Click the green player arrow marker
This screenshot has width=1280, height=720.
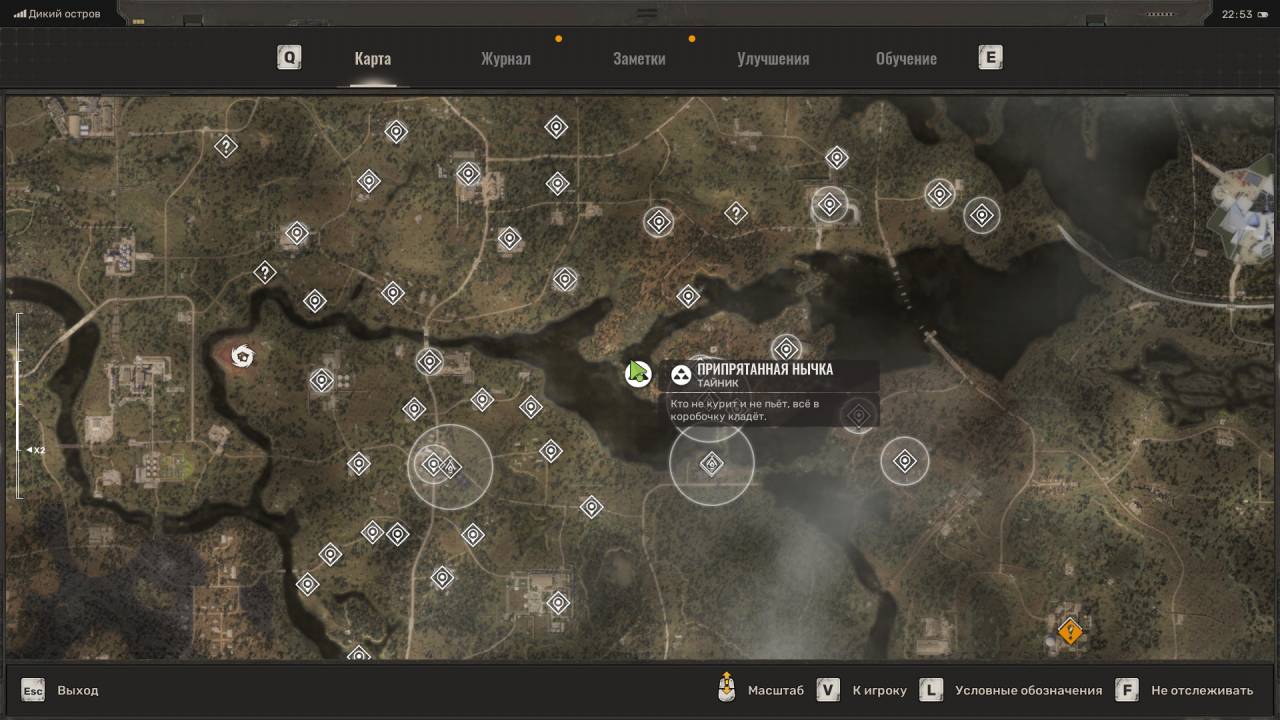637,374
